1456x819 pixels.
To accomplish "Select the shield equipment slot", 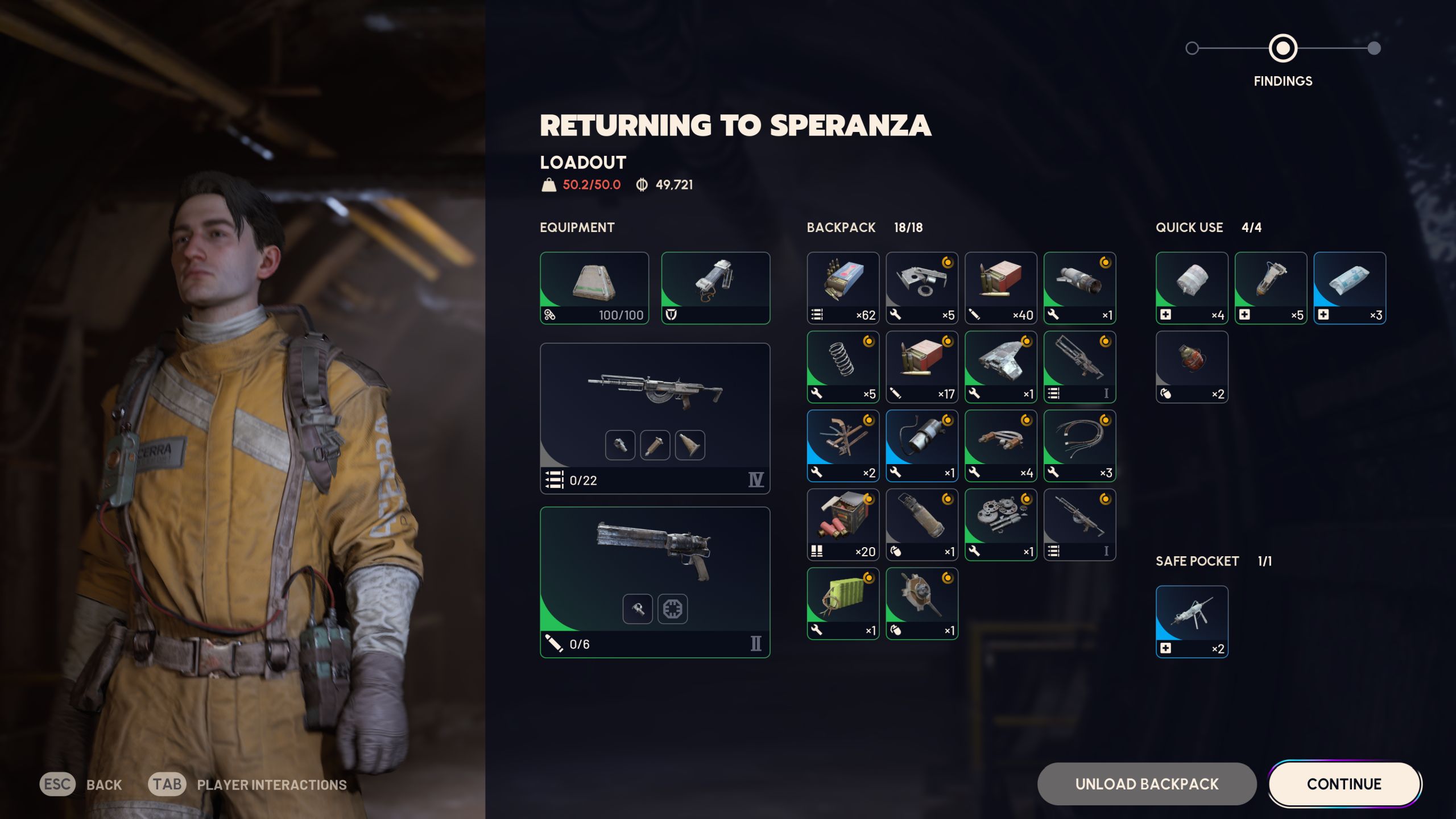I will click(715, 288).
